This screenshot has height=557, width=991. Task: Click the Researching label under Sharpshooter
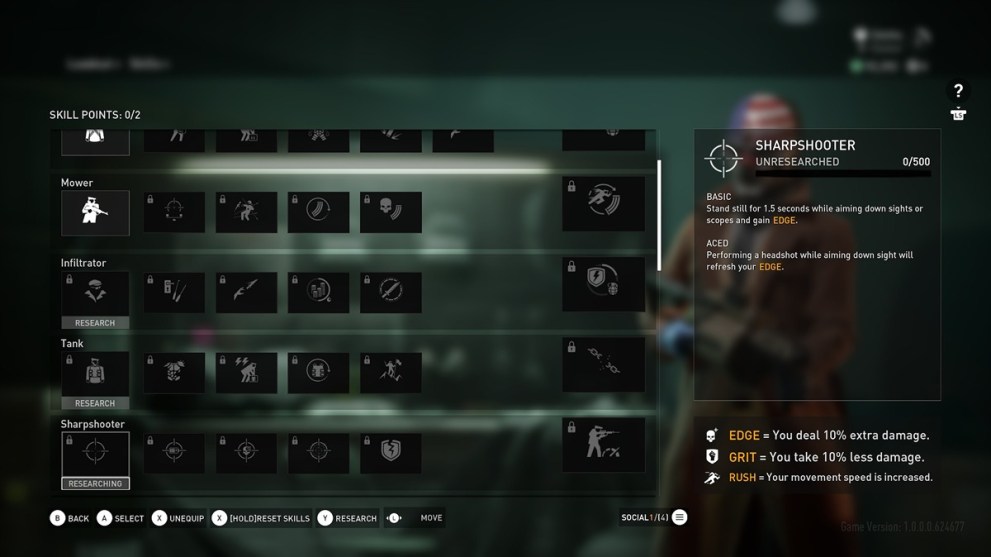pyautogui.click(x=95, y=484)
